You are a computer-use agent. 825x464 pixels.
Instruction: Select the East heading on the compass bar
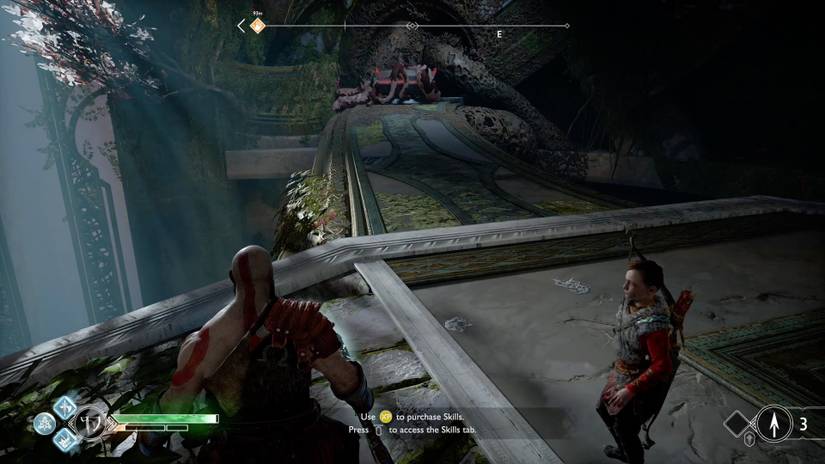click(x=499, y=34)
